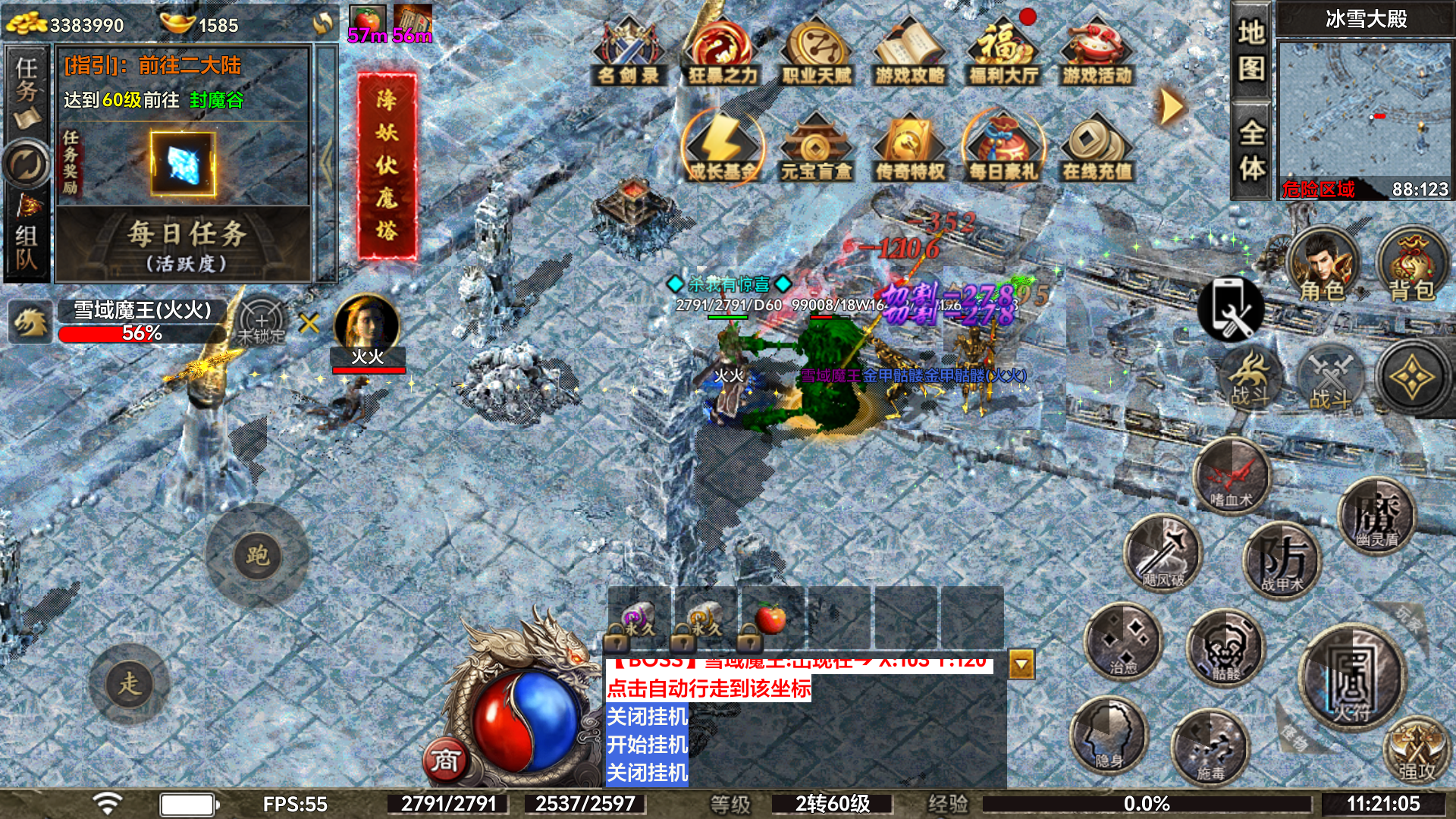Open the 狂暴之力 menu icon
The height and width of the screenshot is (819, 1456).
[x=723, y=53]
